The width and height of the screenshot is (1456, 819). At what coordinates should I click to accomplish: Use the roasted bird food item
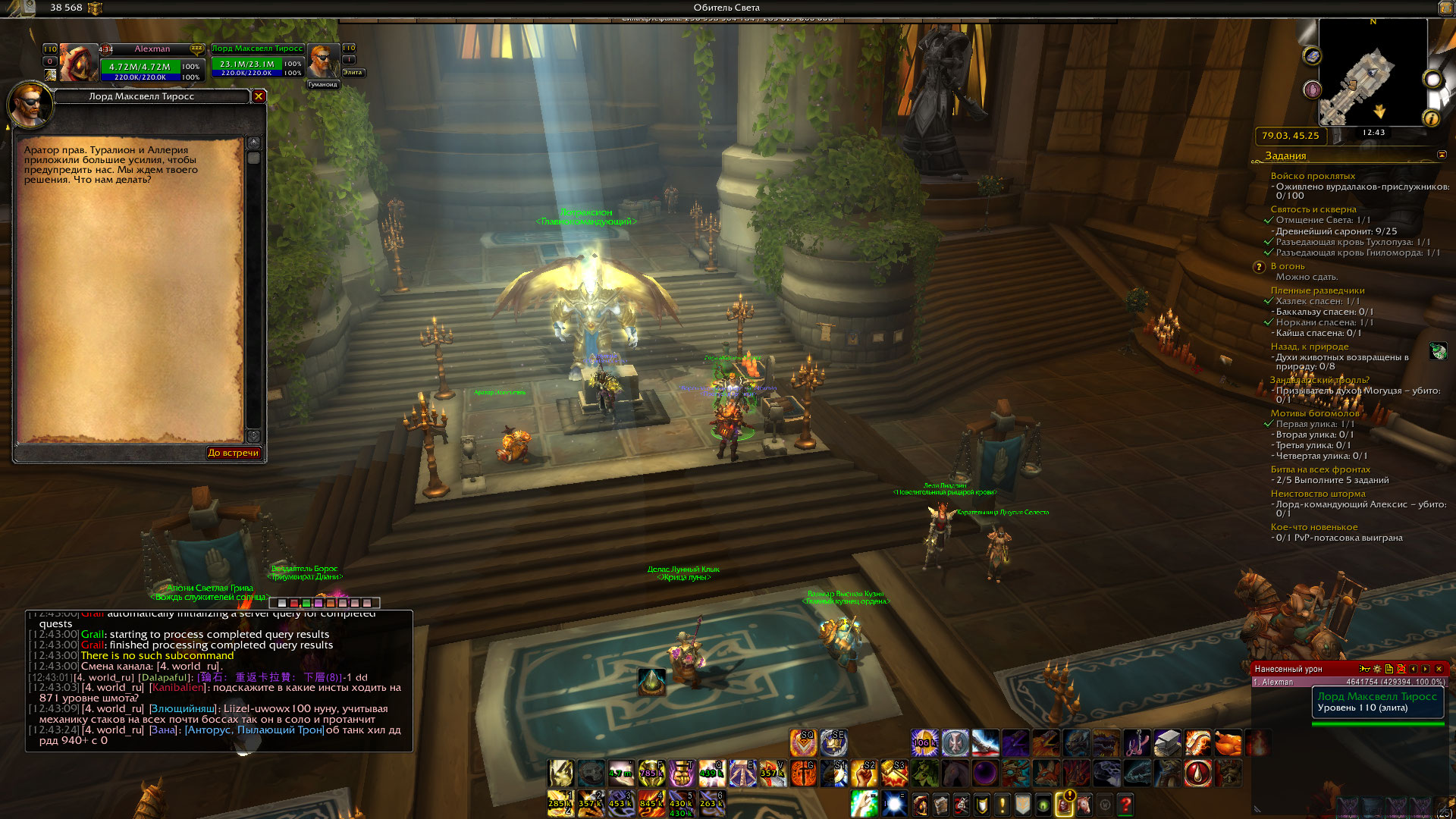tap(1228, 743)
